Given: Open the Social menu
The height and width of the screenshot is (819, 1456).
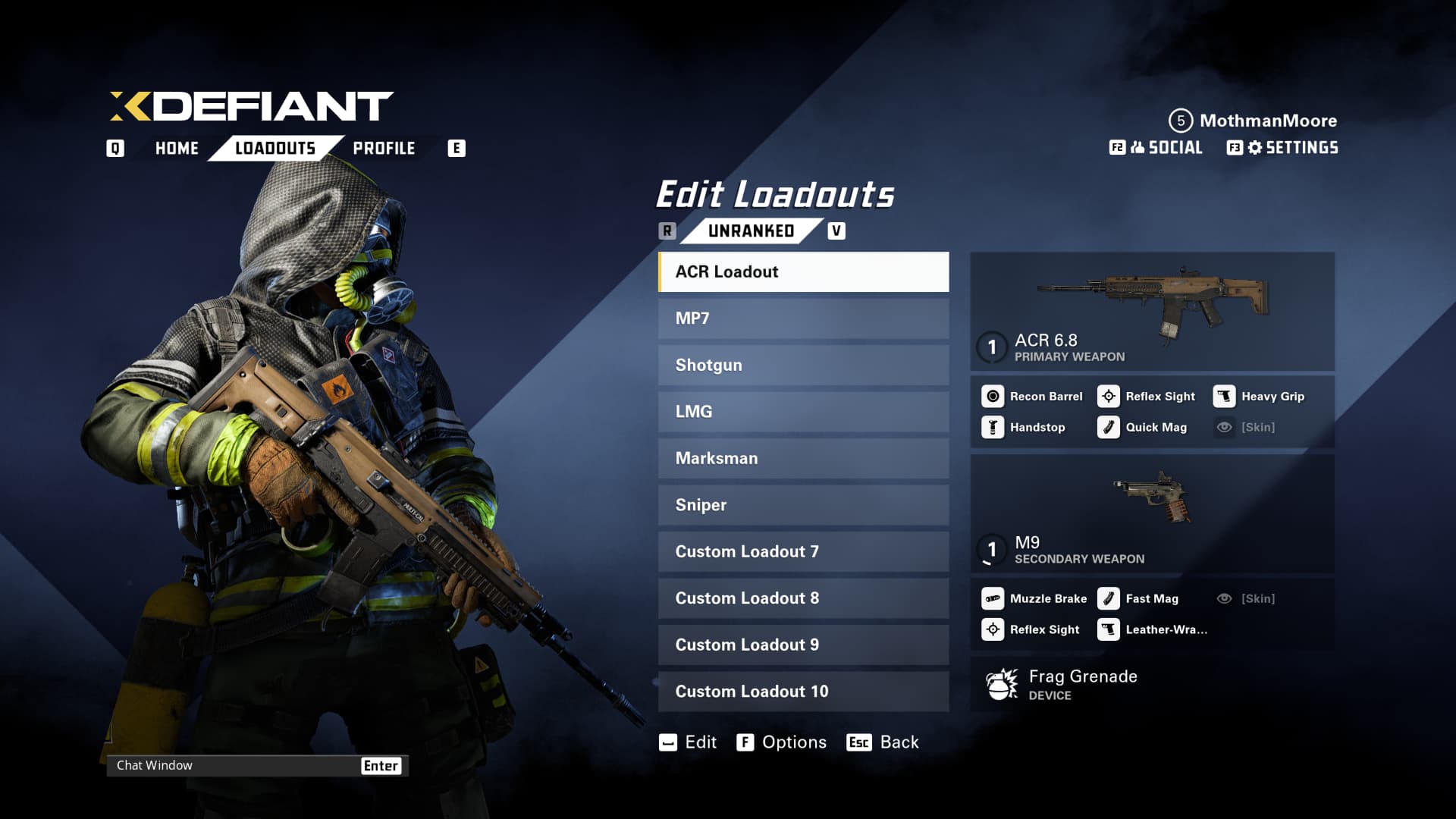Looking at the screenshot, I should [x=1166, y=148].
